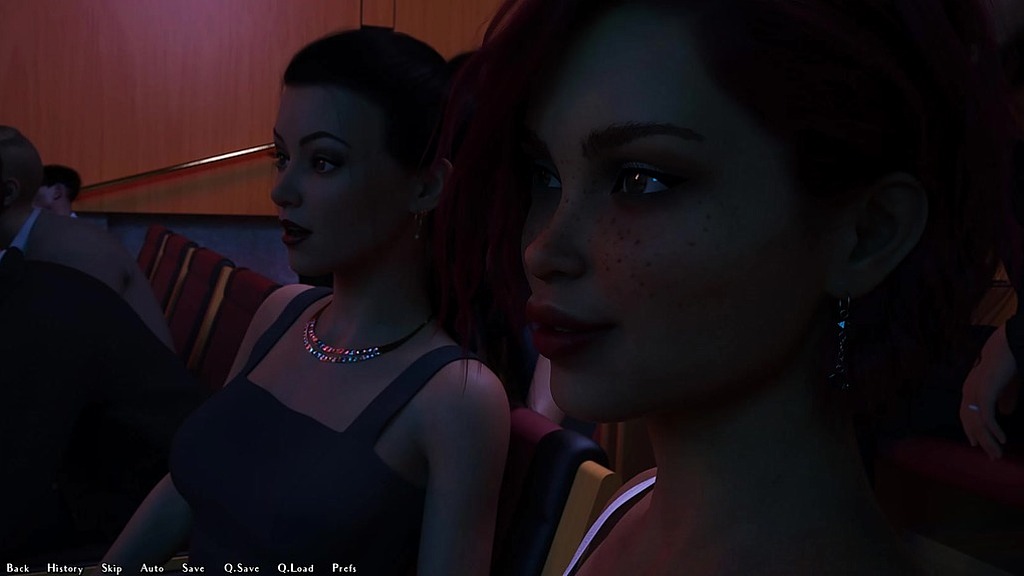Activate Skip mode in quick menu
The height and width of the screenshot is (576, 1024).
111,568
